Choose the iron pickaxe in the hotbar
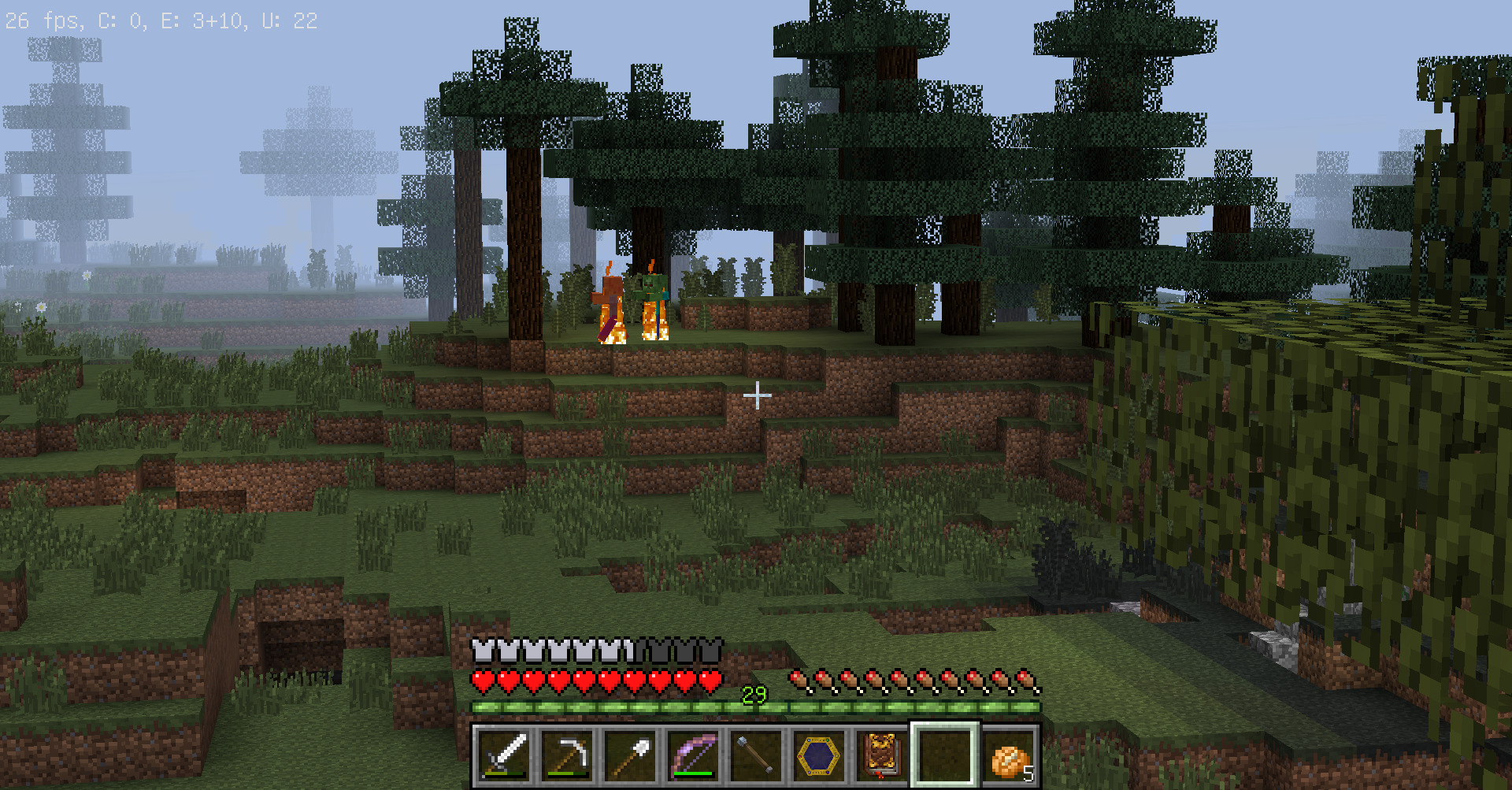The width and height of the screenshot is (1512, 790). [567, 756]
